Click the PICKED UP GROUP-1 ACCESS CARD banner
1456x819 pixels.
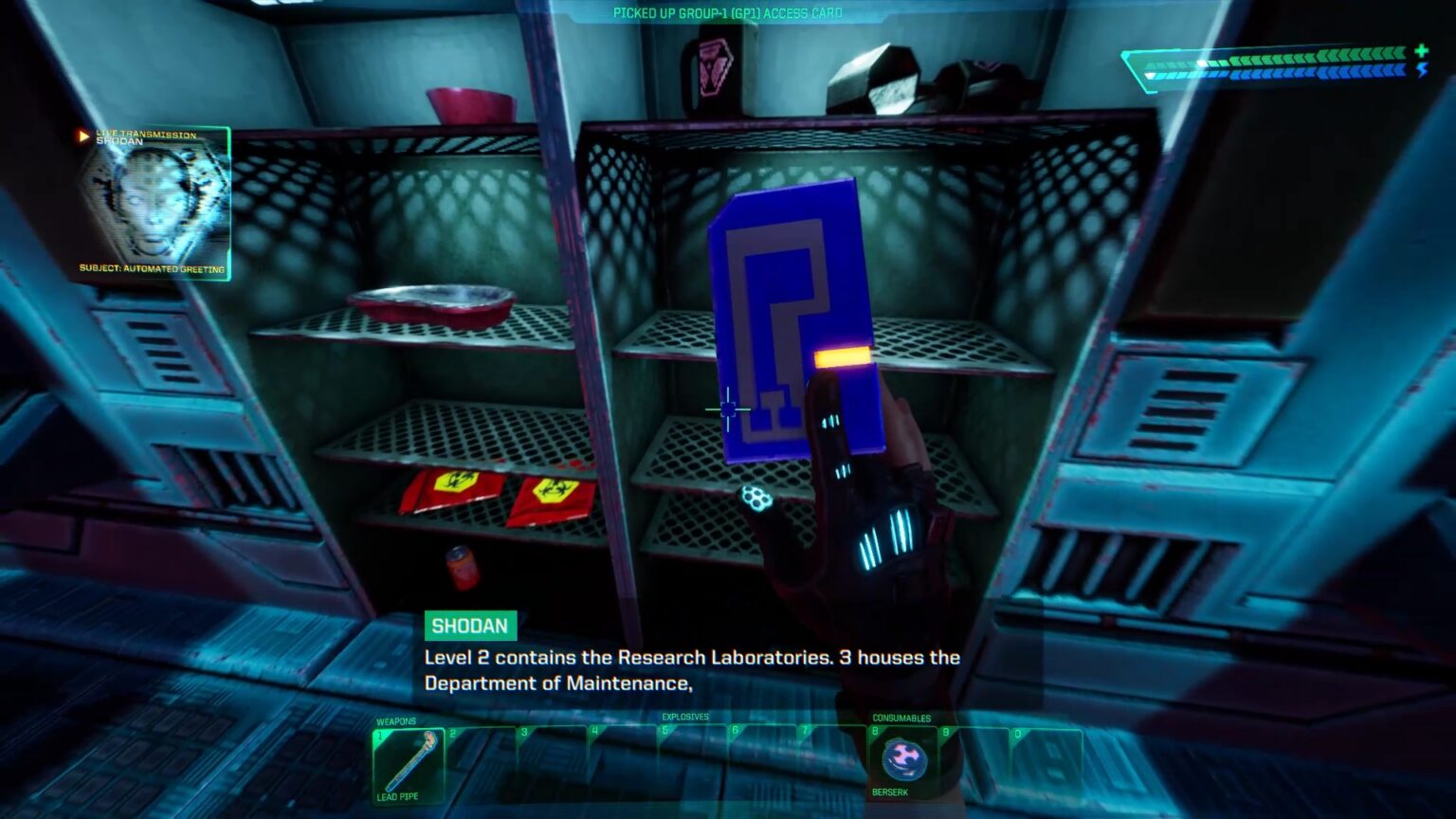coord(726,13)
